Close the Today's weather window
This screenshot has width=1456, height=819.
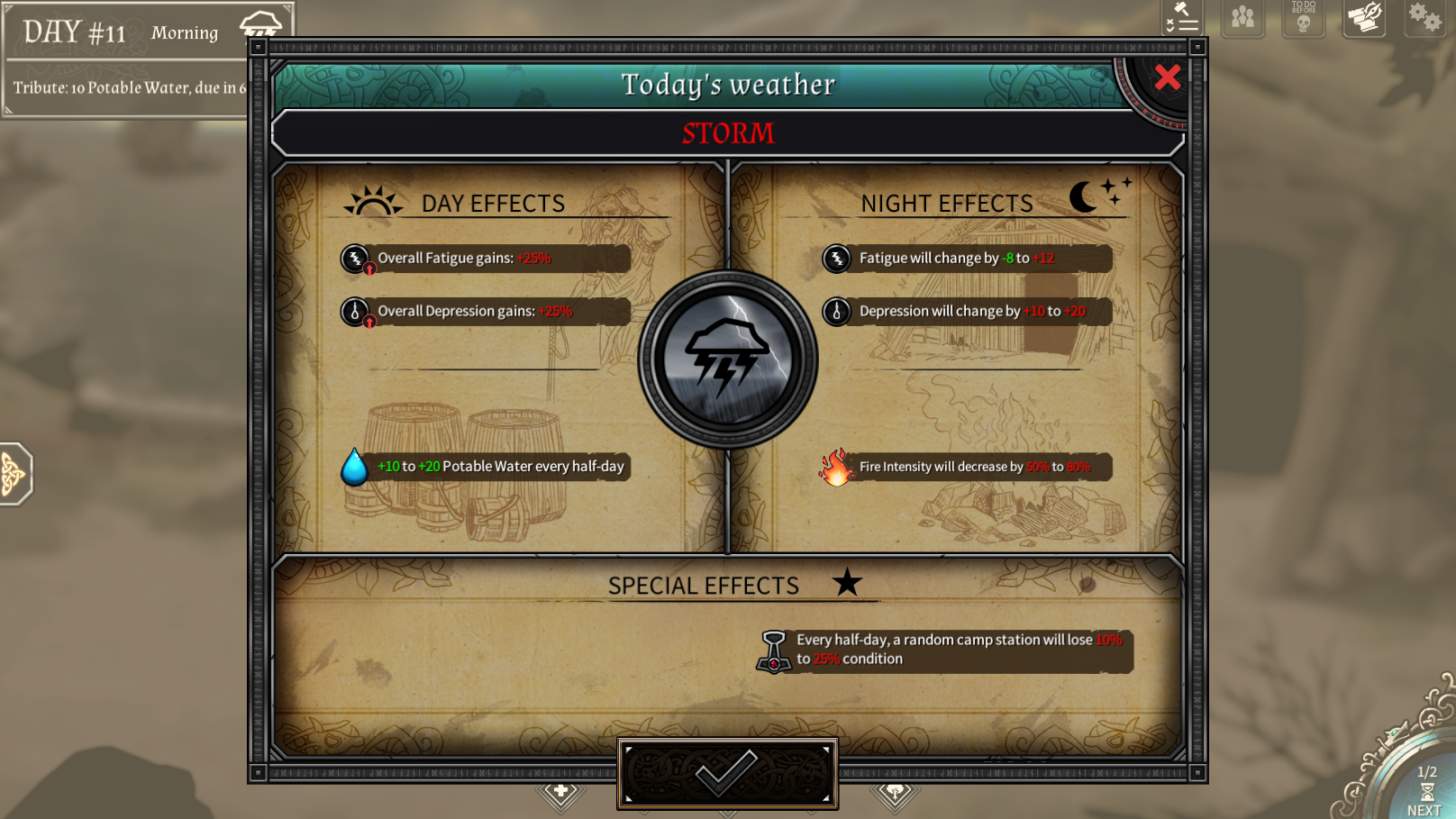1167,77
